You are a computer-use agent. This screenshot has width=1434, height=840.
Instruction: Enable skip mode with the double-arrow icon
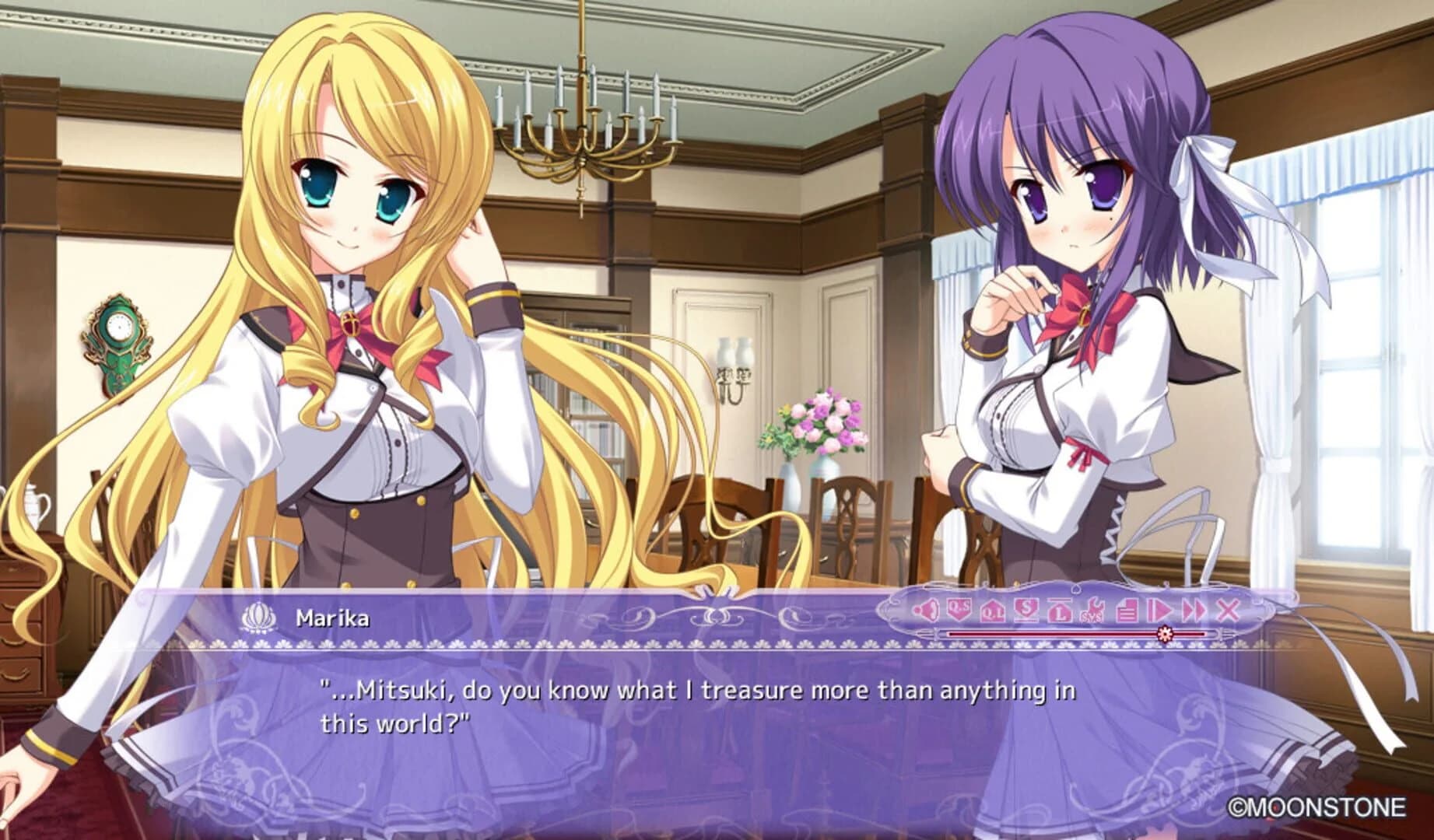click(1192, 610)
